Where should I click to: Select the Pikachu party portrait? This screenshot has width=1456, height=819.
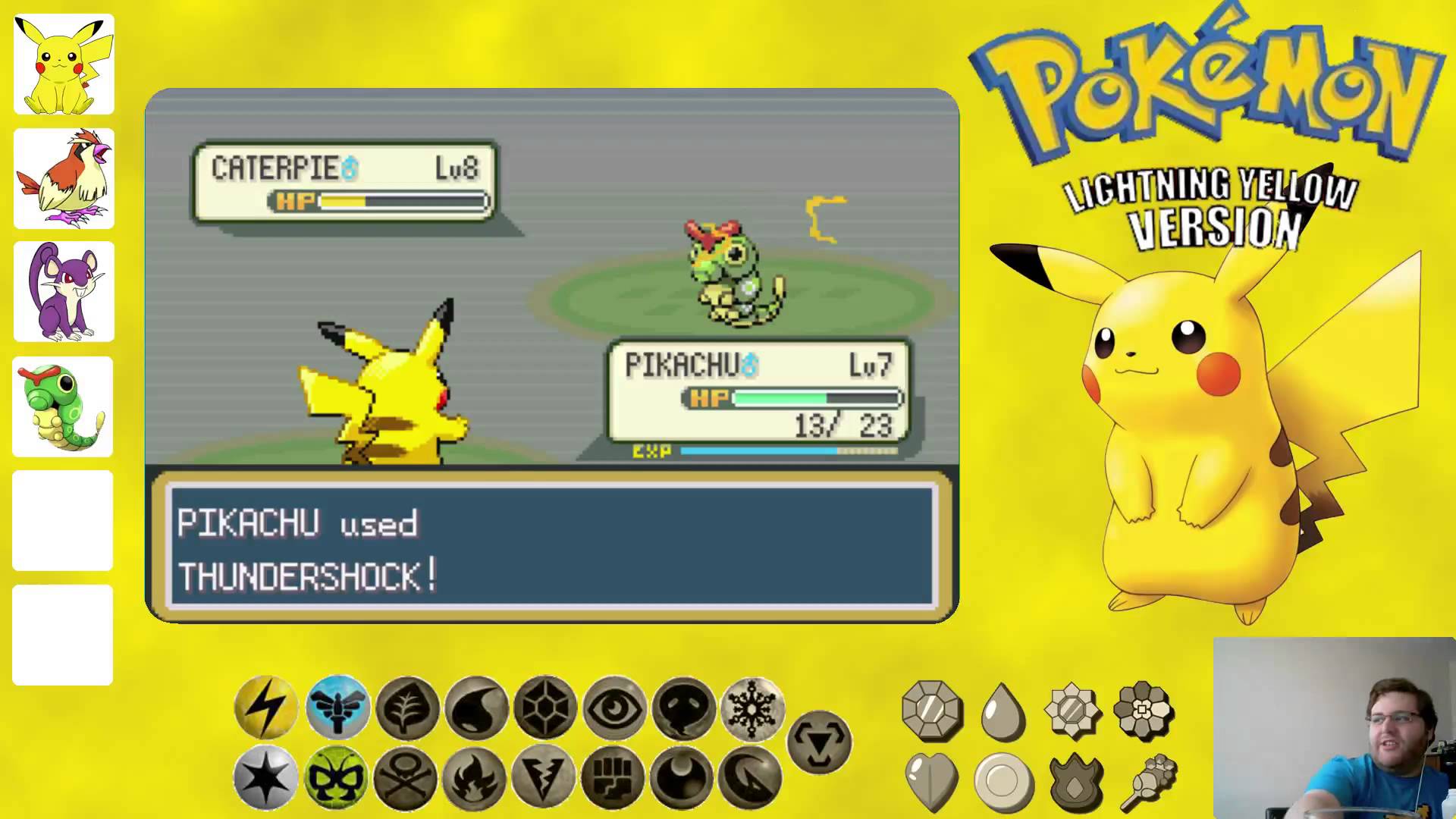(64, 64)
